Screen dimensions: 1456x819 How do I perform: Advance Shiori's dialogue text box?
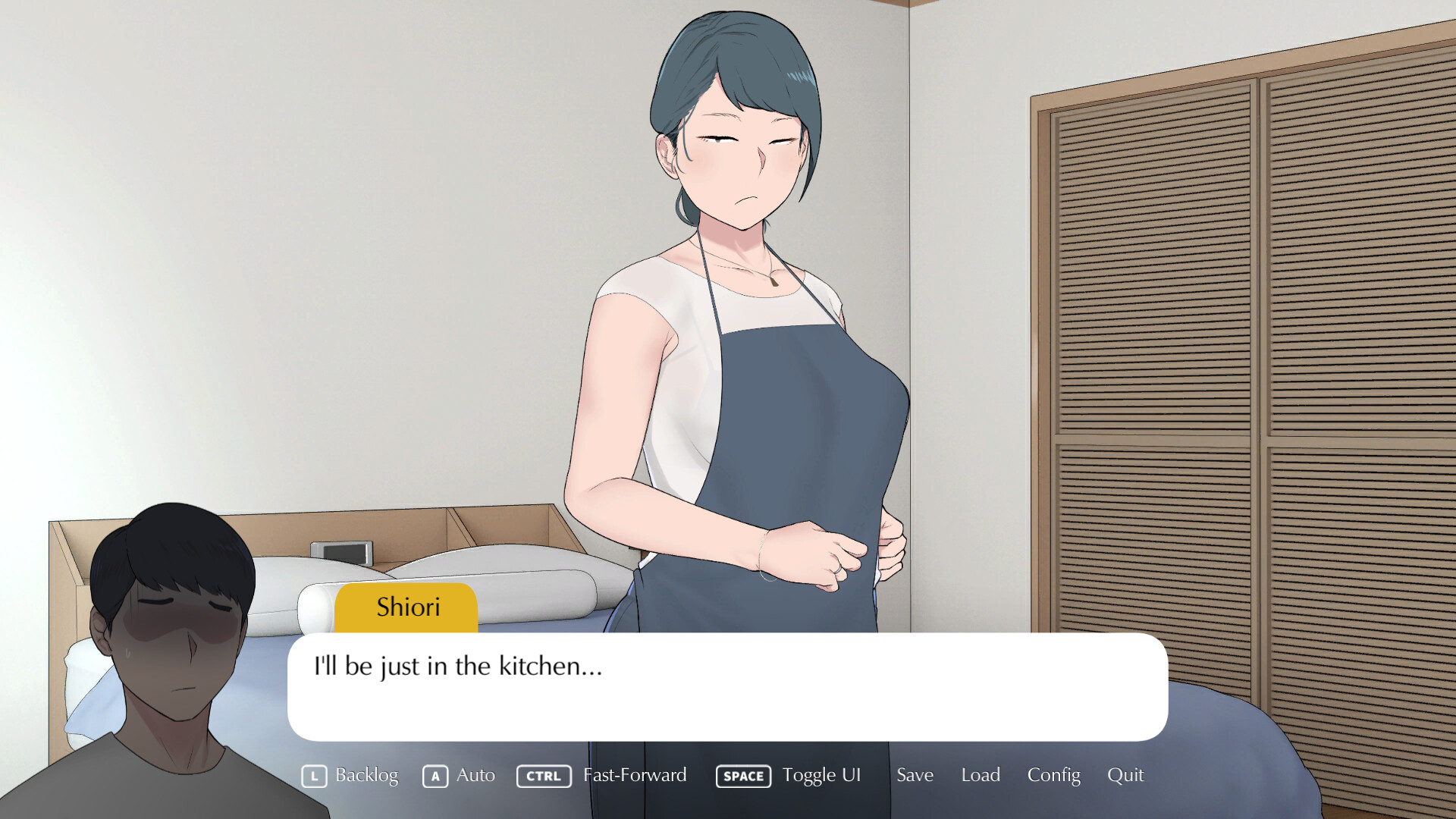coord(726,687)
